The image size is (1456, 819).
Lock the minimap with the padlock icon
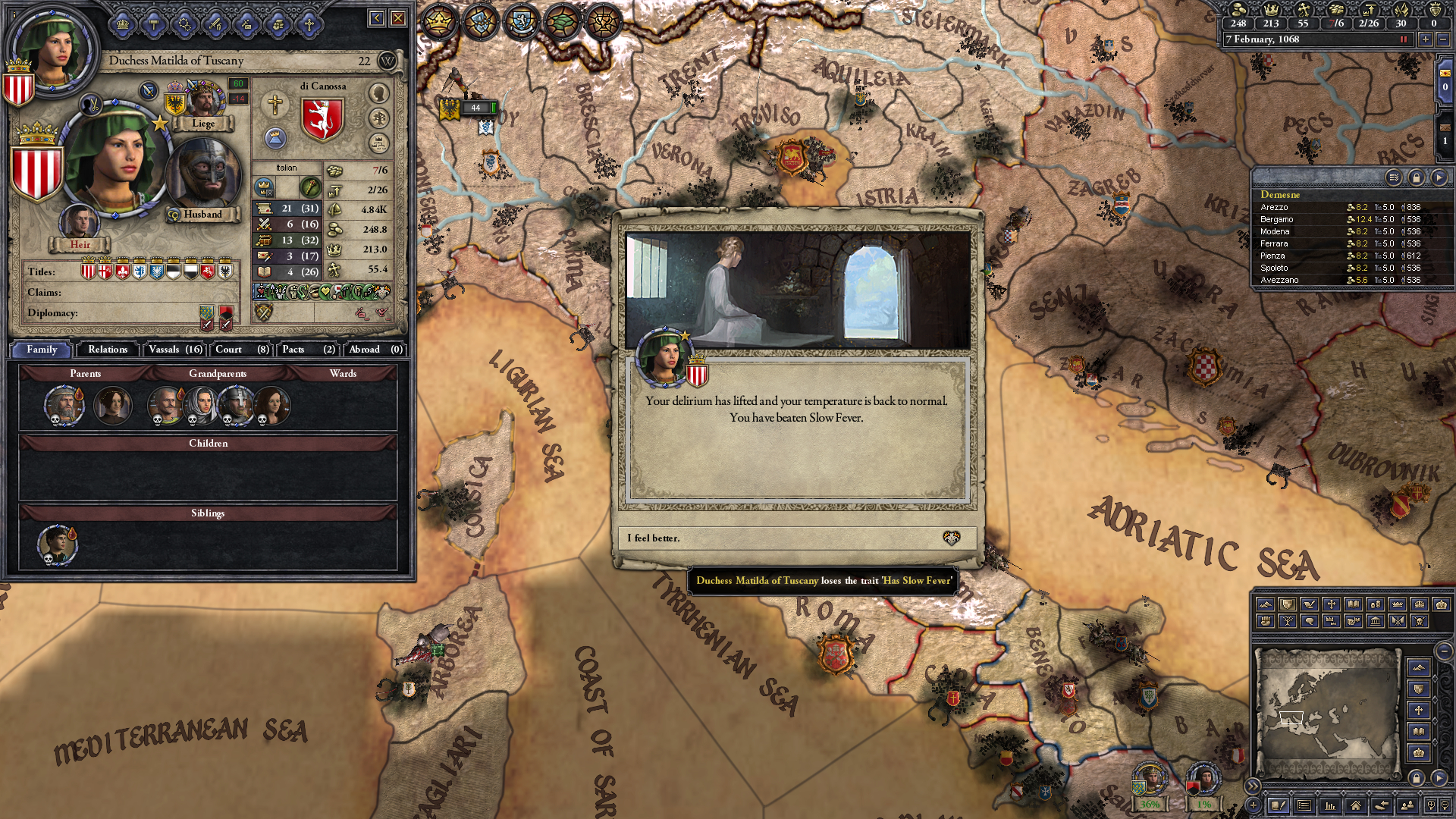(1417, 777)
